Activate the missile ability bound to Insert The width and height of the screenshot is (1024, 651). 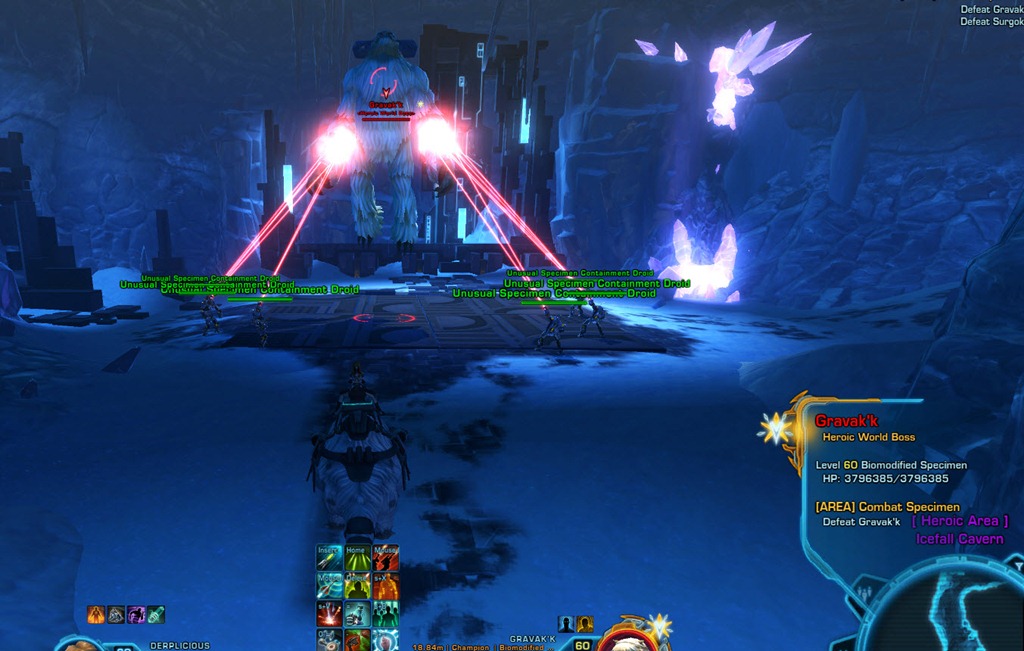(329, 556)
